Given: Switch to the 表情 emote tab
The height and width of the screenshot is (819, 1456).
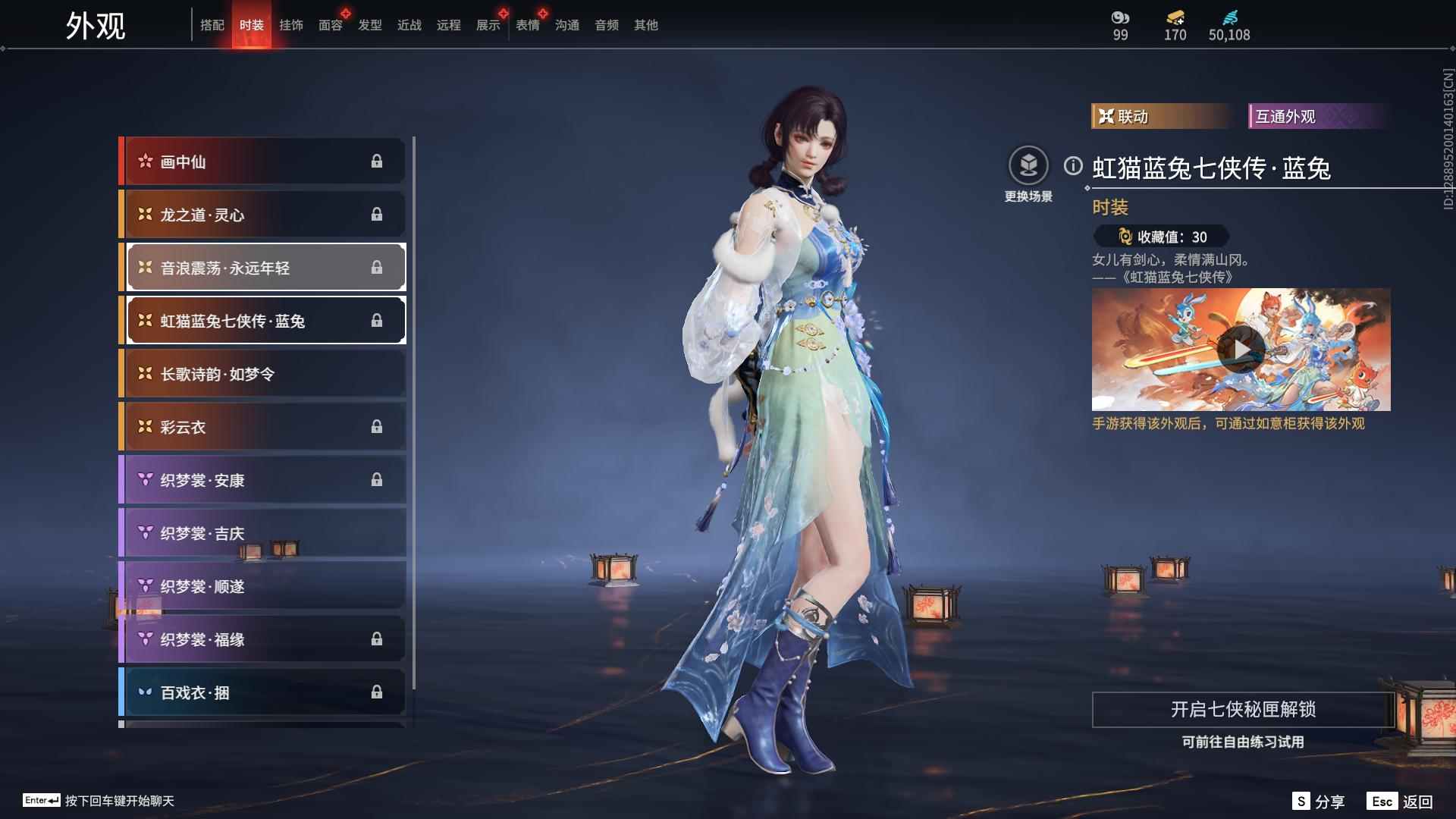Looking at the screenshot, I should tap(527, 25).
